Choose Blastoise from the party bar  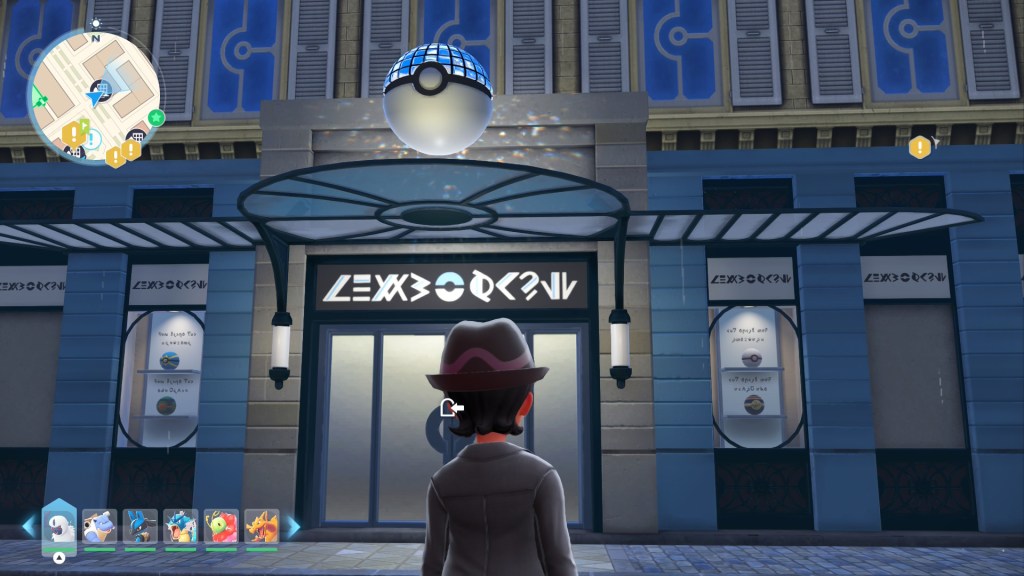point(99,527)
